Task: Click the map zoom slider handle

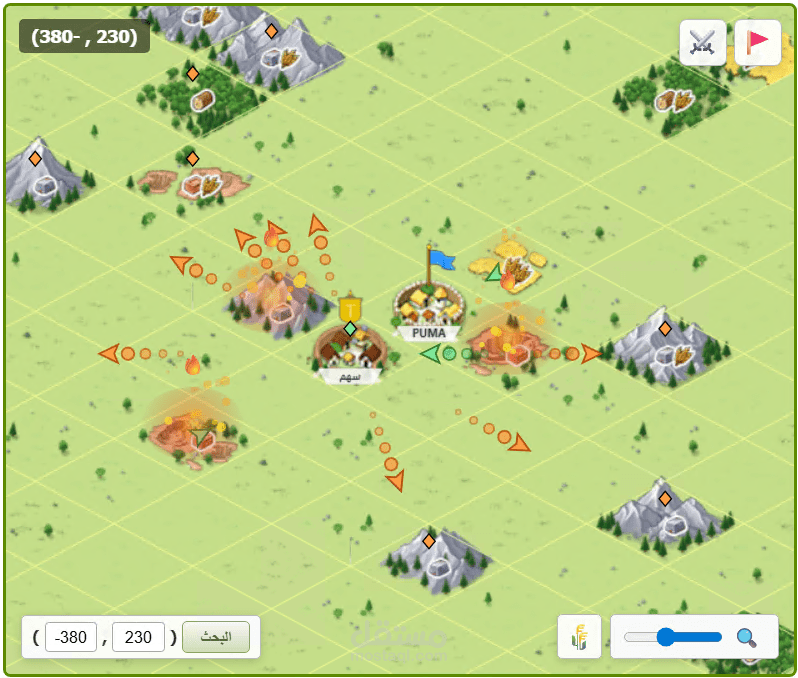Action: (663, 637)
